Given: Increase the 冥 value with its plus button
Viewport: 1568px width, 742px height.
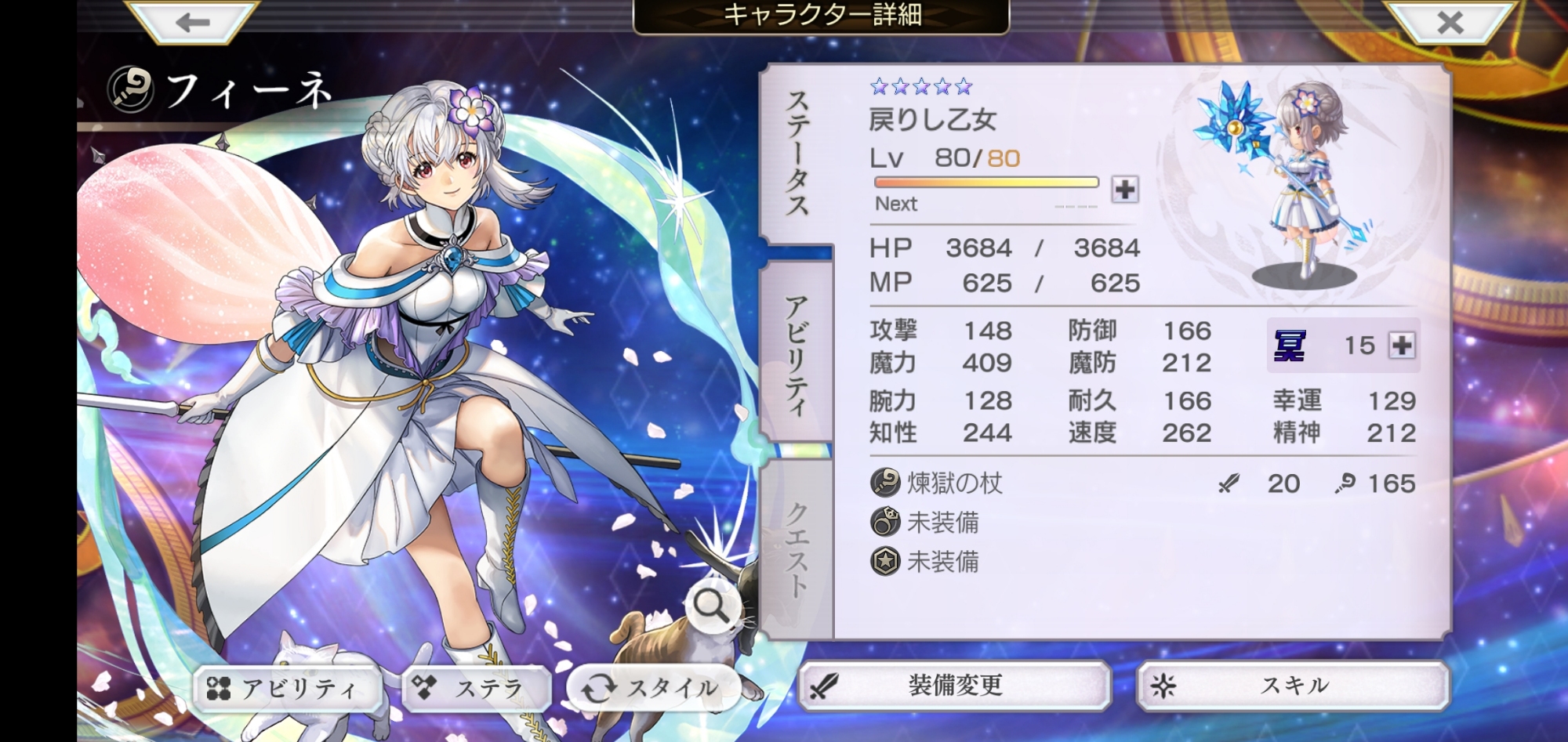Looking at the screenshot, I should (x=1402, y=346).
